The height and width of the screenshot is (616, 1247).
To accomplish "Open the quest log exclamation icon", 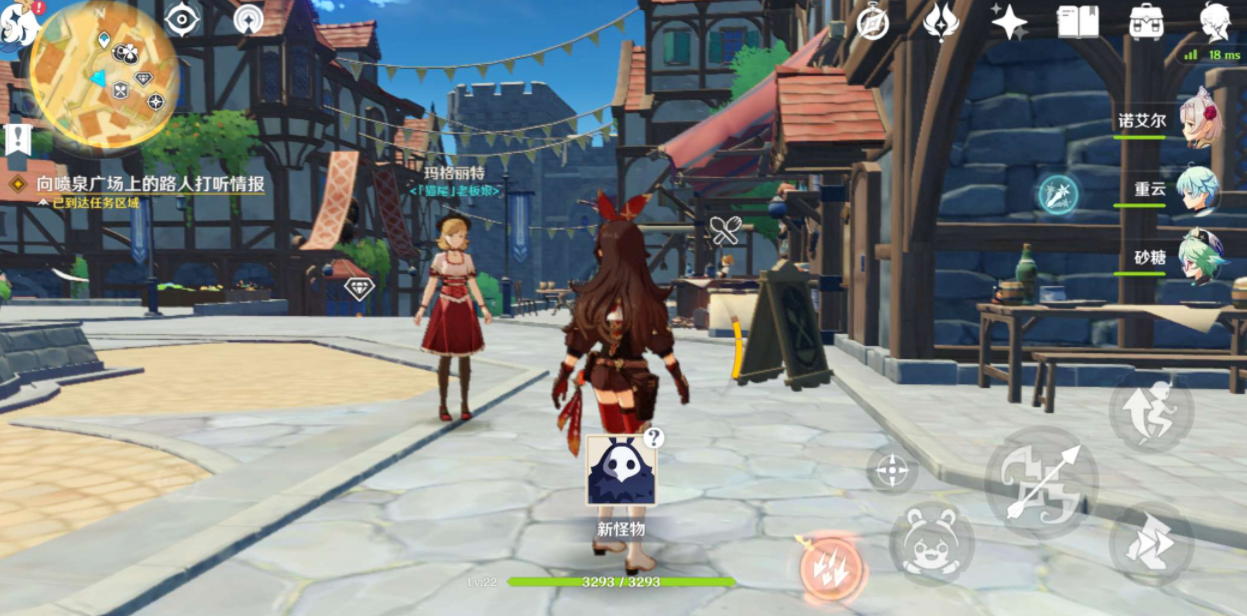I will tap(17, 140).
